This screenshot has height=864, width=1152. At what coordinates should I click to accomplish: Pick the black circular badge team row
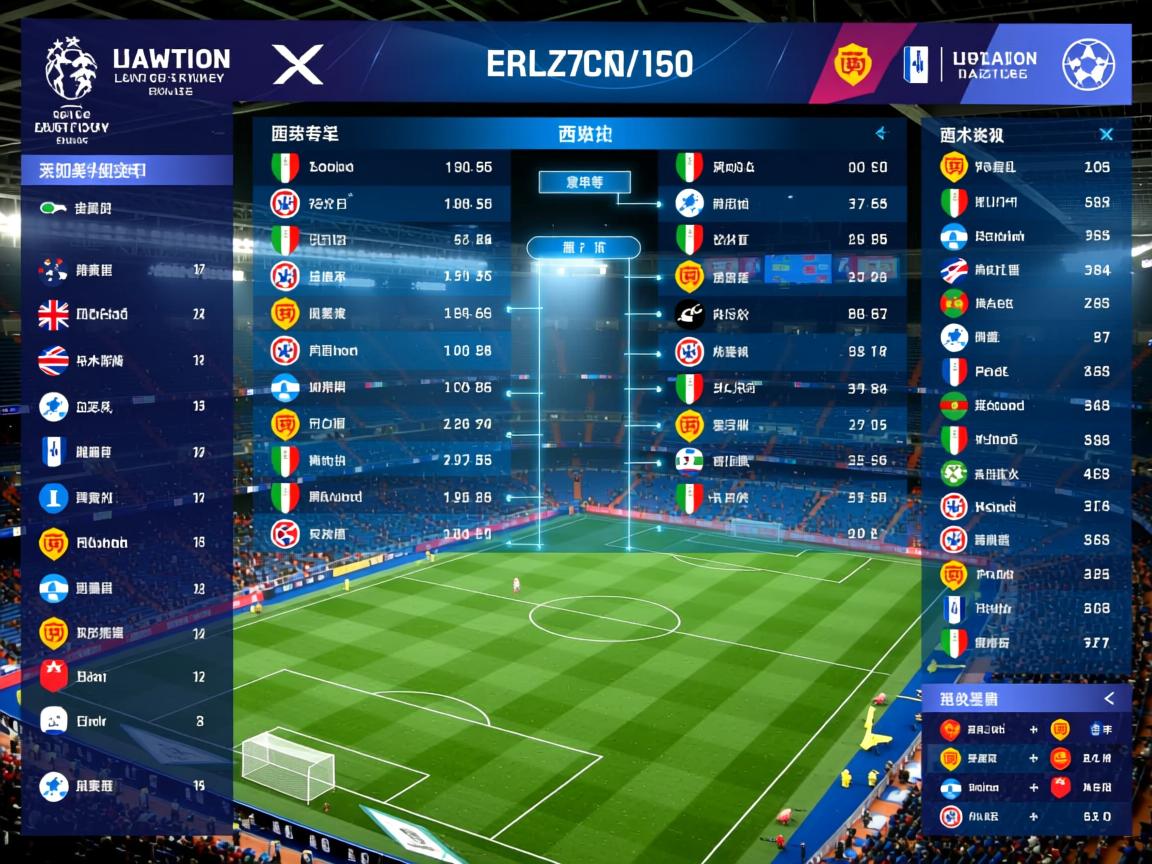(x=782, y=314)
